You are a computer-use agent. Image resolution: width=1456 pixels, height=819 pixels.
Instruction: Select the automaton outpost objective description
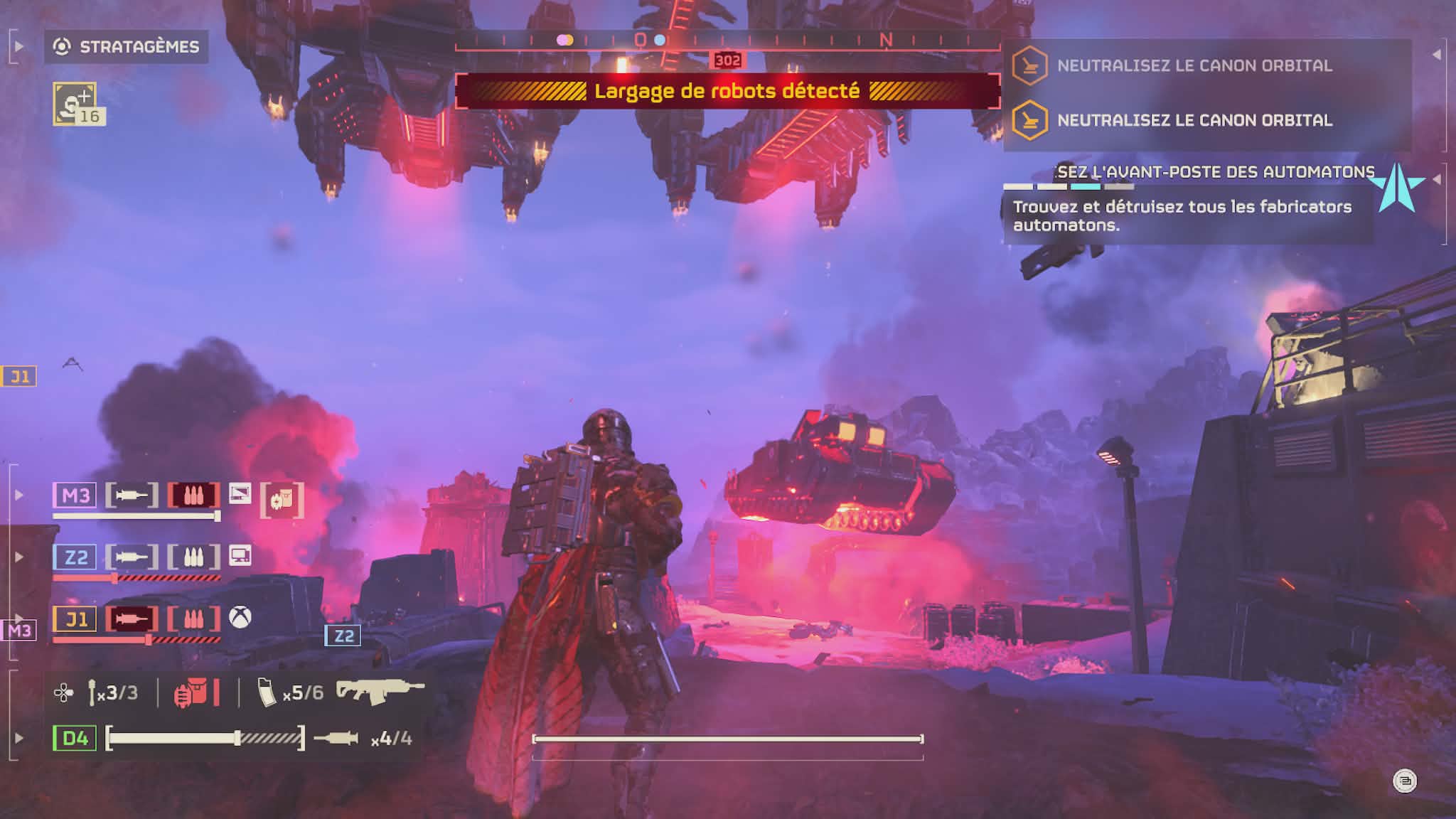pos(1182,216)
